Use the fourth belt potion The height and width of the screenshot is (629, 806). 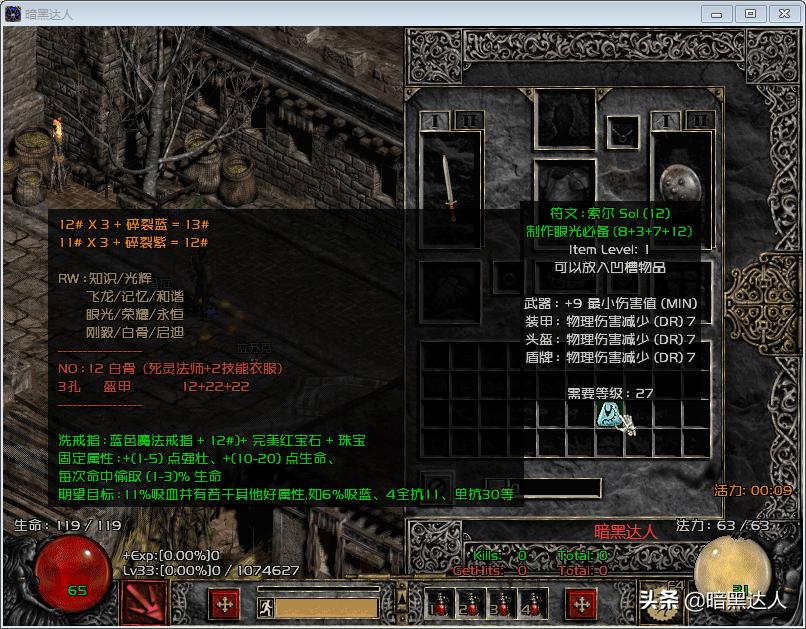pyautogui.click(x=529, y=603)
